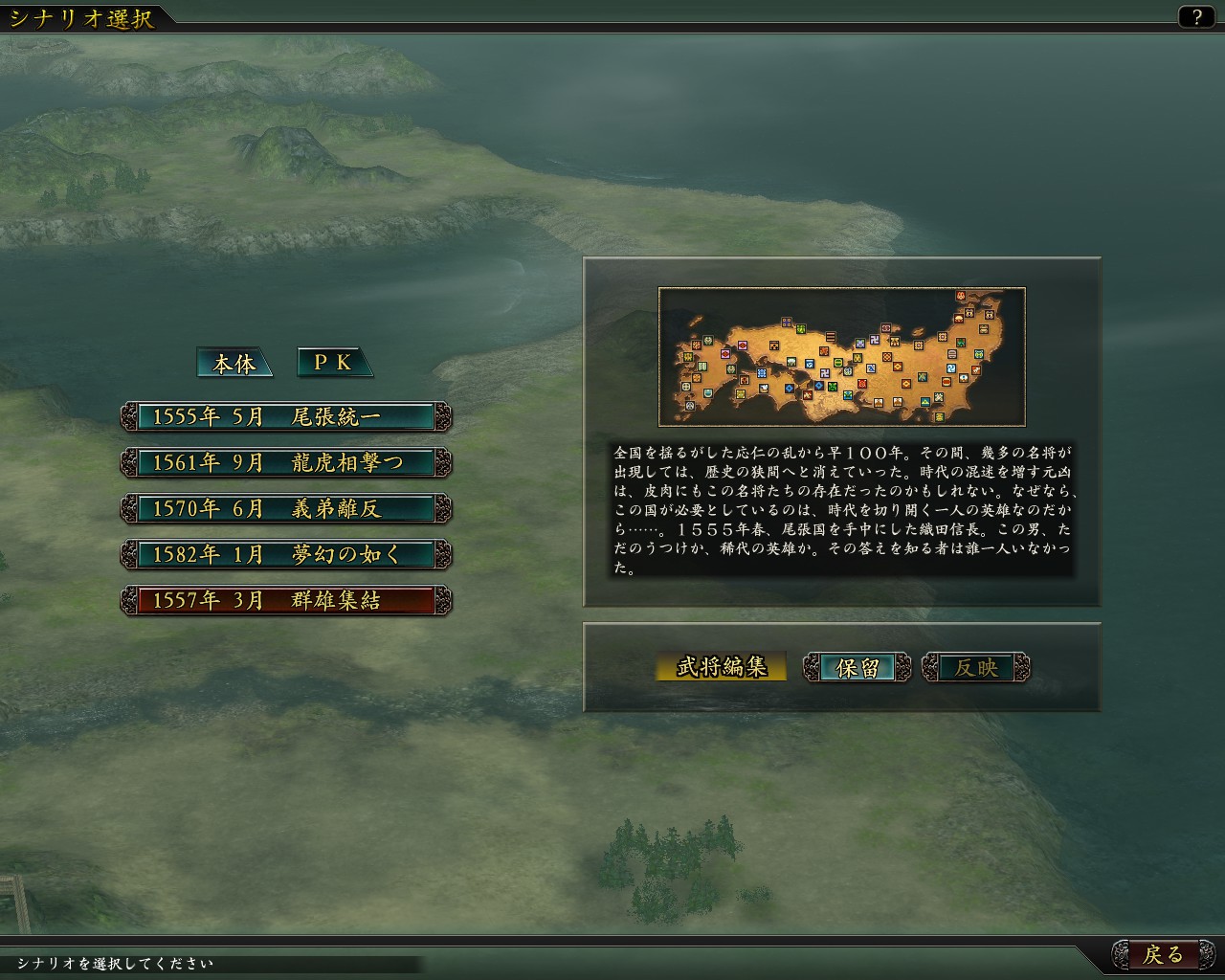Pick the 1570年 6月 義弟離反 scenario

click(x=286, y=508)
